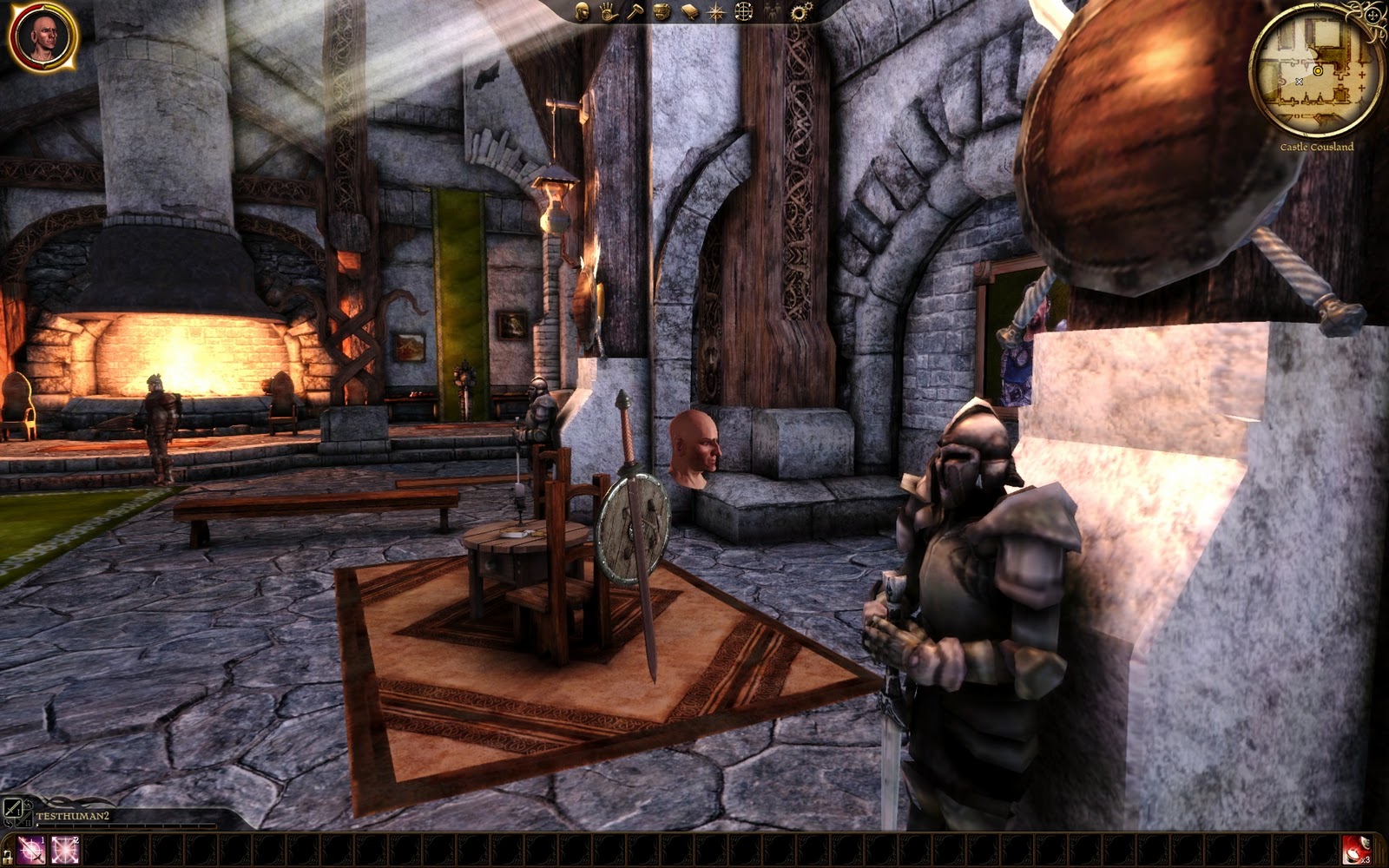Open the character record head icon
Viewport: 1389px width, 868px height.
[583, 11]
